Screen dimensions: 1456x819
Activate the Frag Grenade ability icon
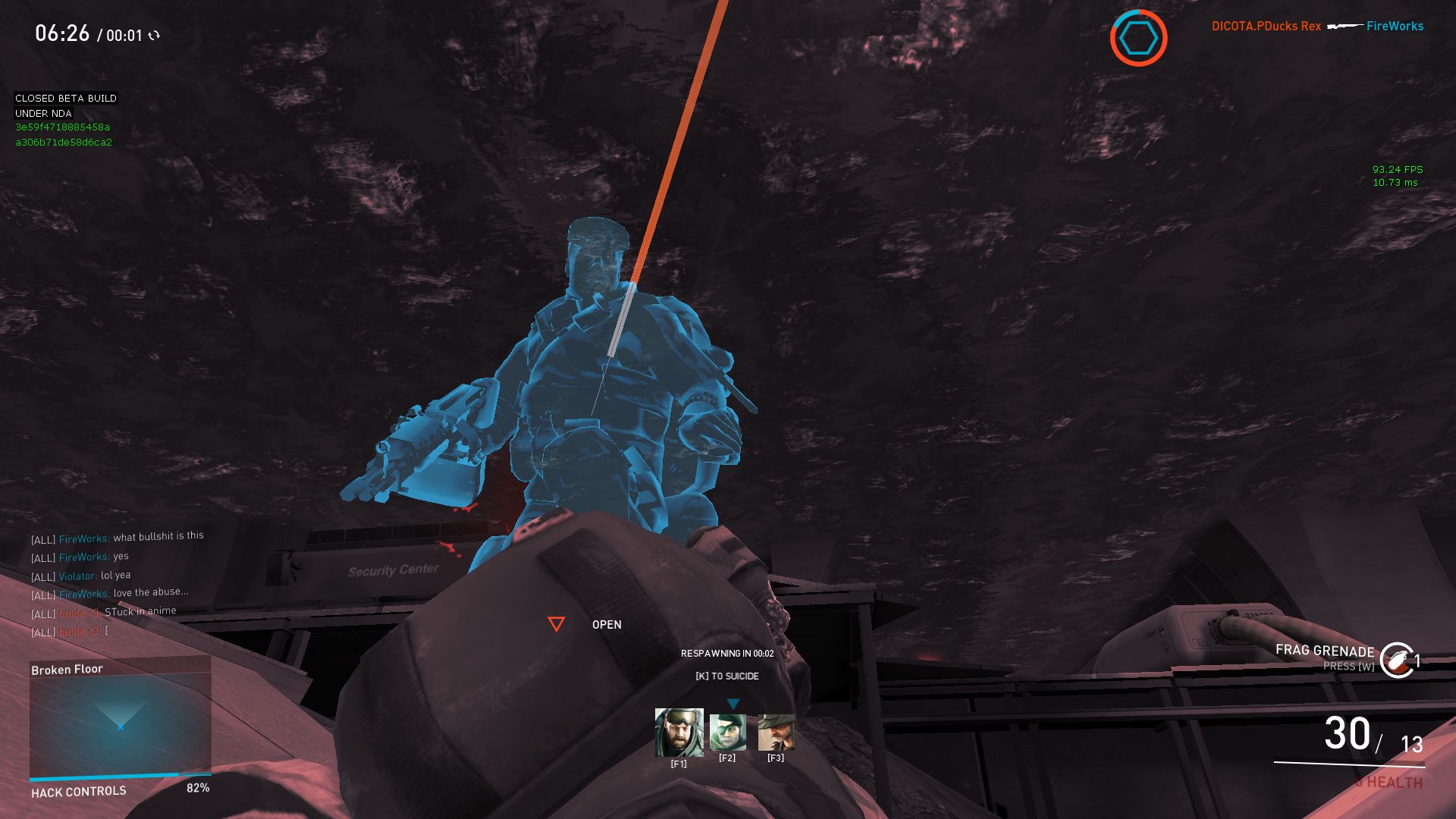1396,660
